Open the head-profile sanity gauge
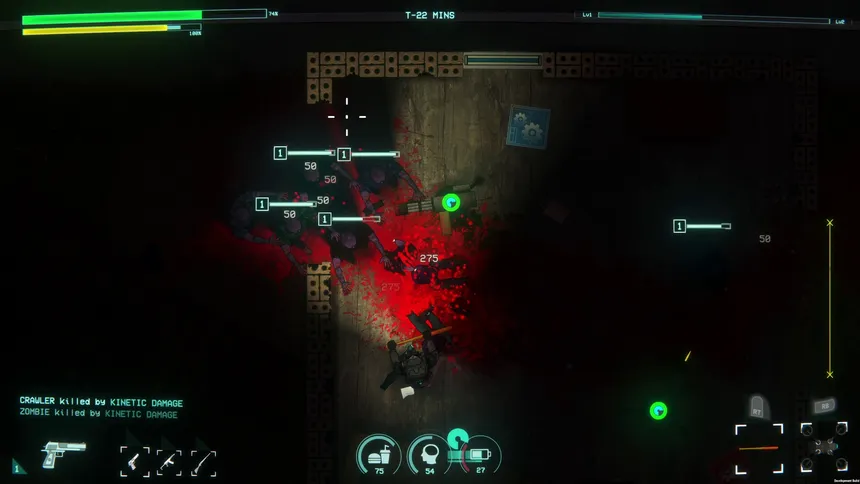The width and height of the screenshot is (860, 484). (430, 455)
